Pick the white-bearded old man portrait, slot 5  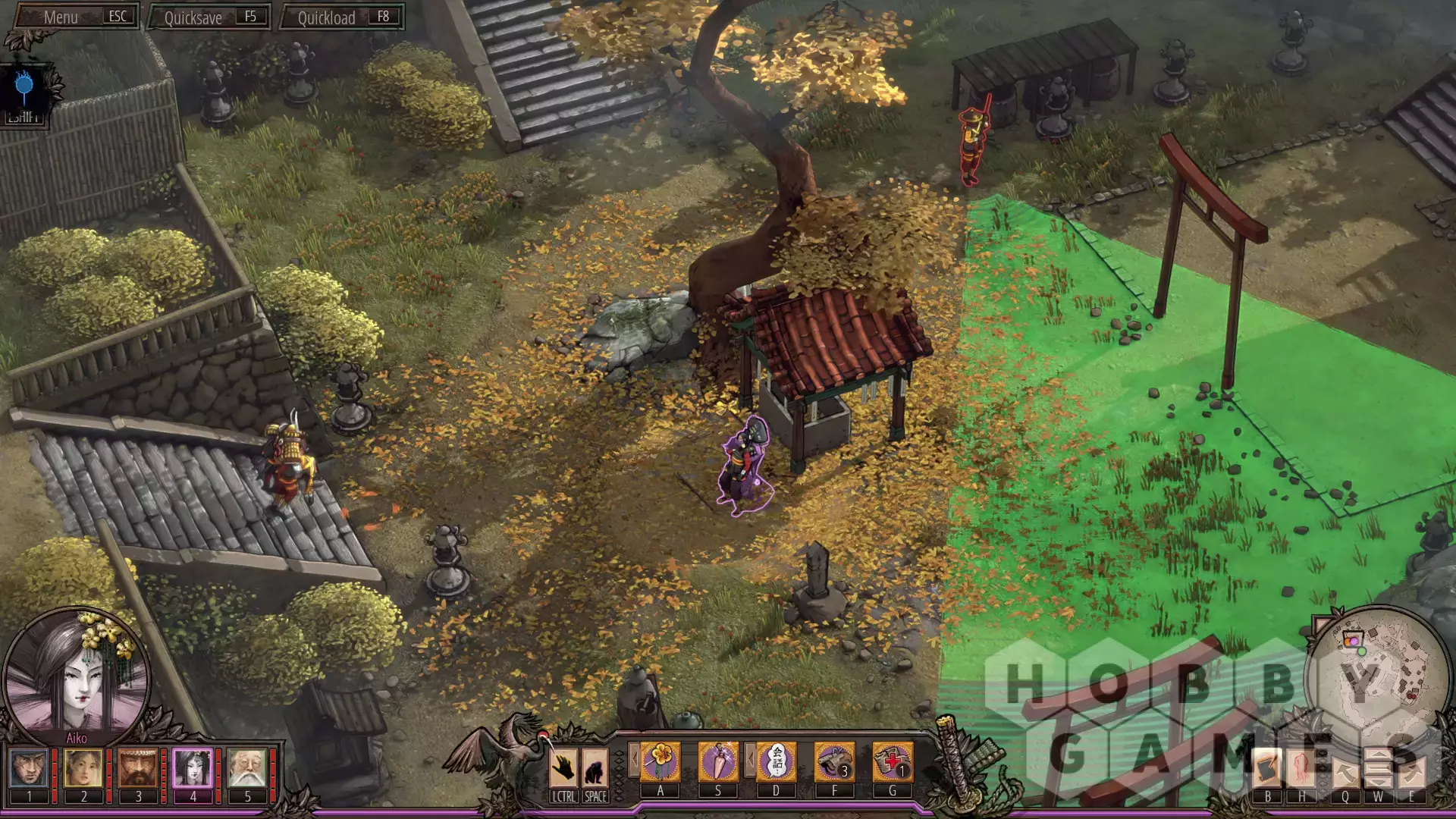247,767
